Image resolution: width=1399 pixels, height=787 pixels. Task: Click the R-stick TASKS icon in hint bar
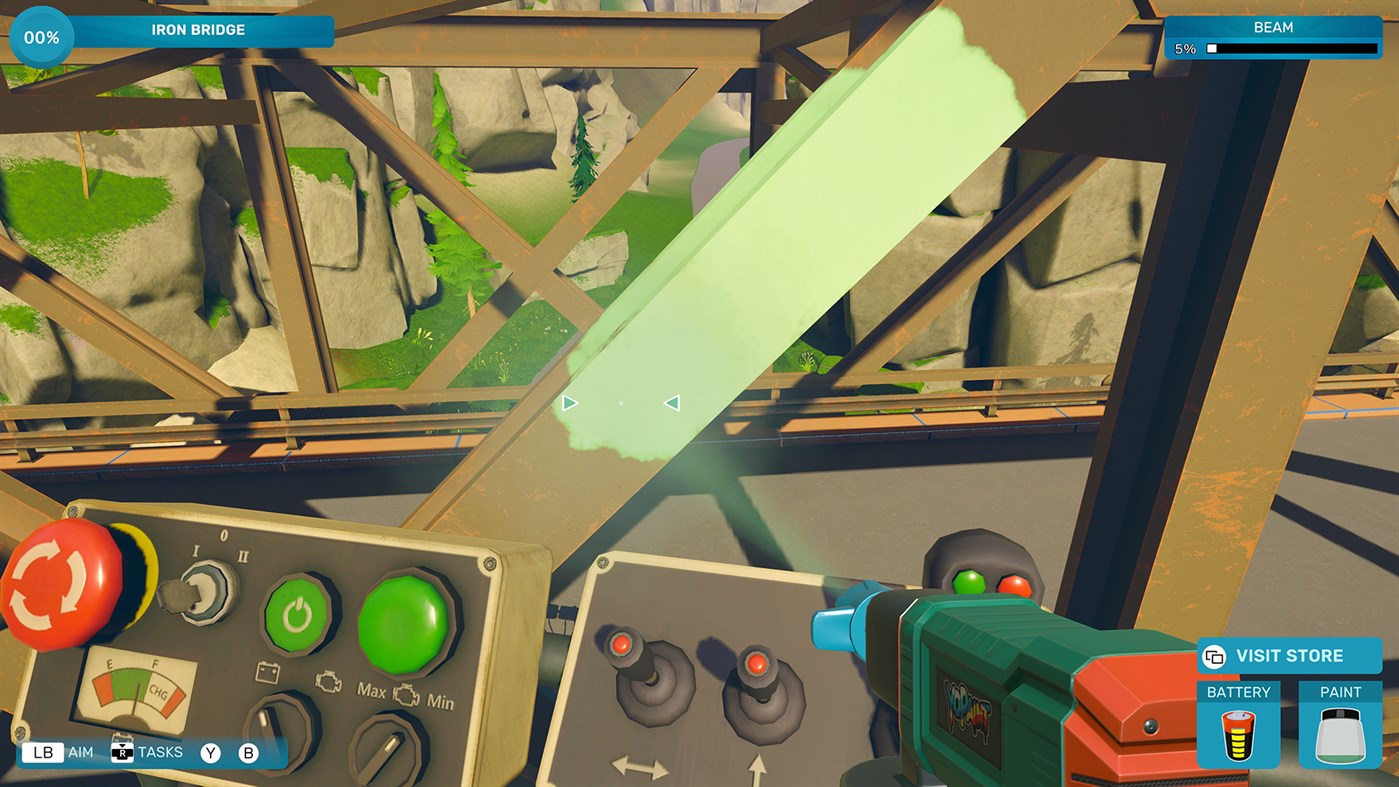(123, 752)
